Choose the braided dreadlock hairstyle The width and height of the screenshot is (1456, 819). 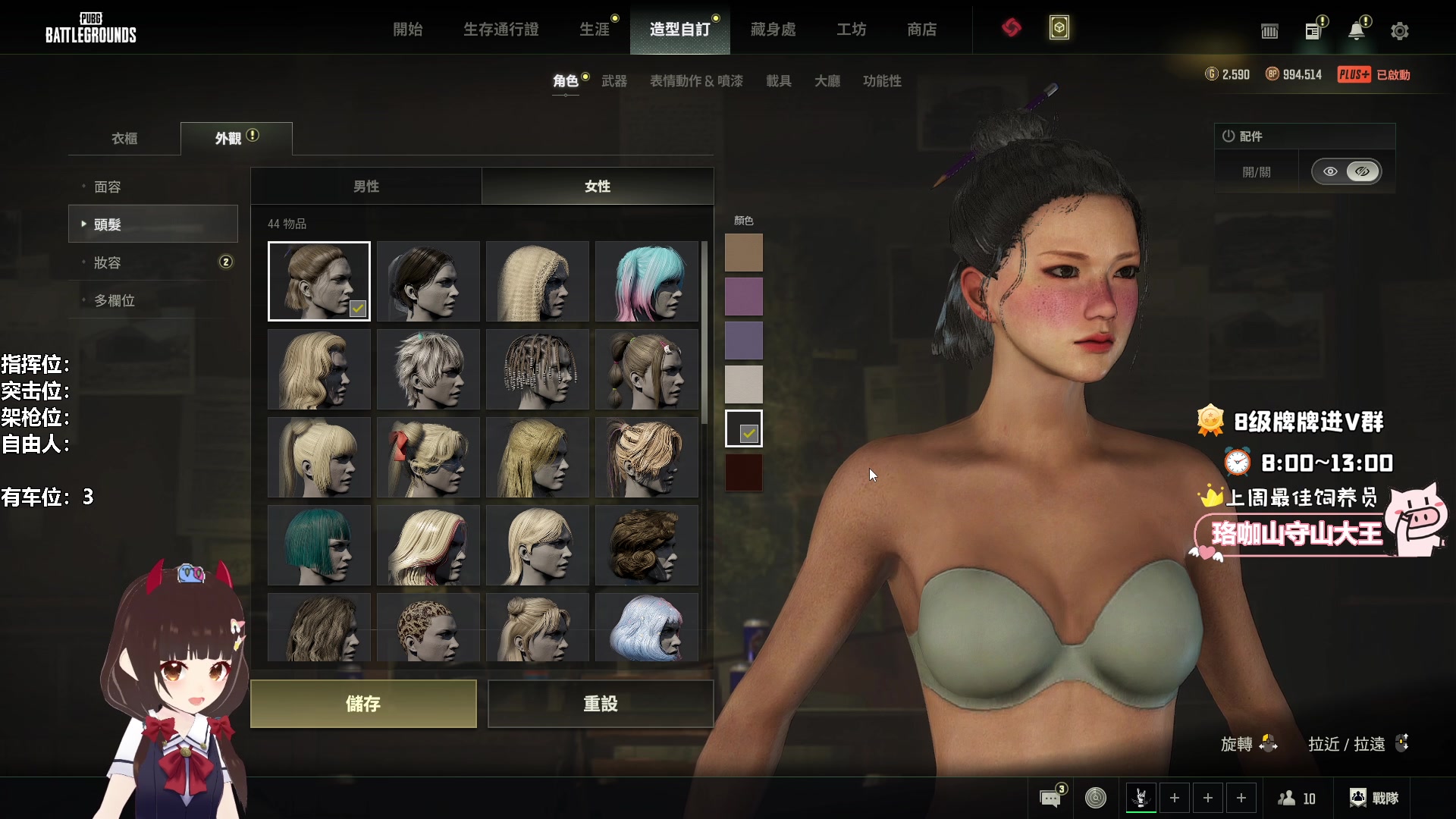[537, 369]
